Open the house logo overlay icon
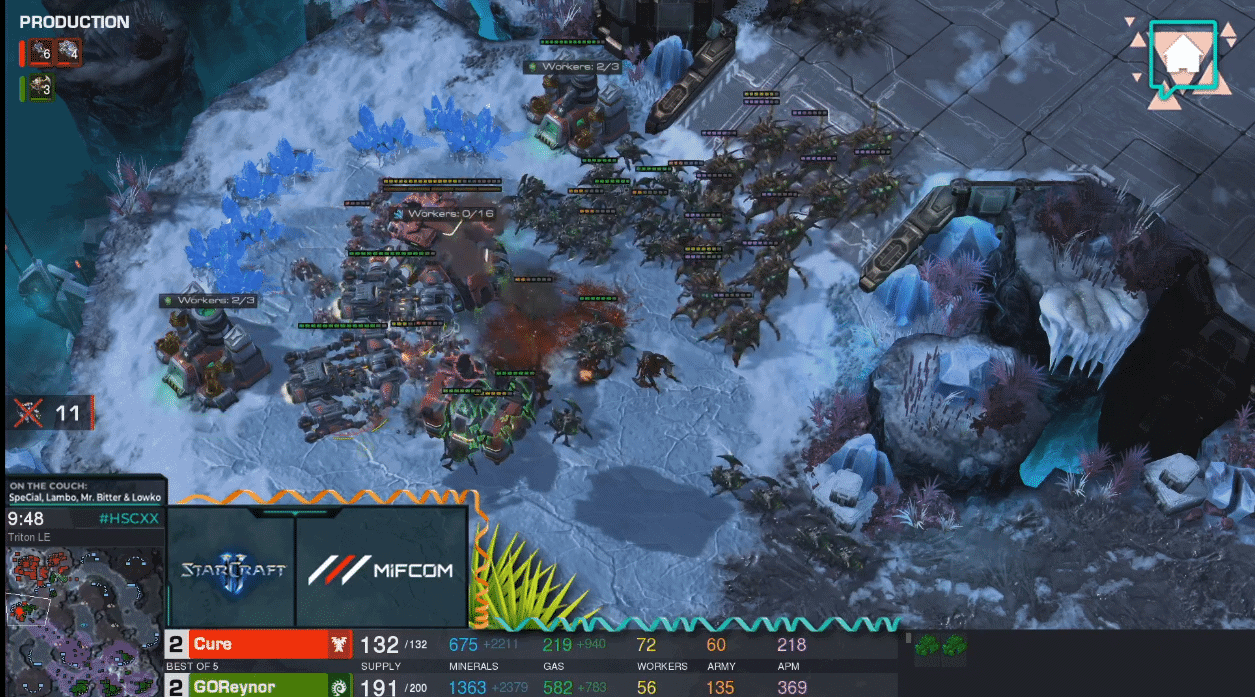This screenshot has height=697, width=1255. point(1183,58)
